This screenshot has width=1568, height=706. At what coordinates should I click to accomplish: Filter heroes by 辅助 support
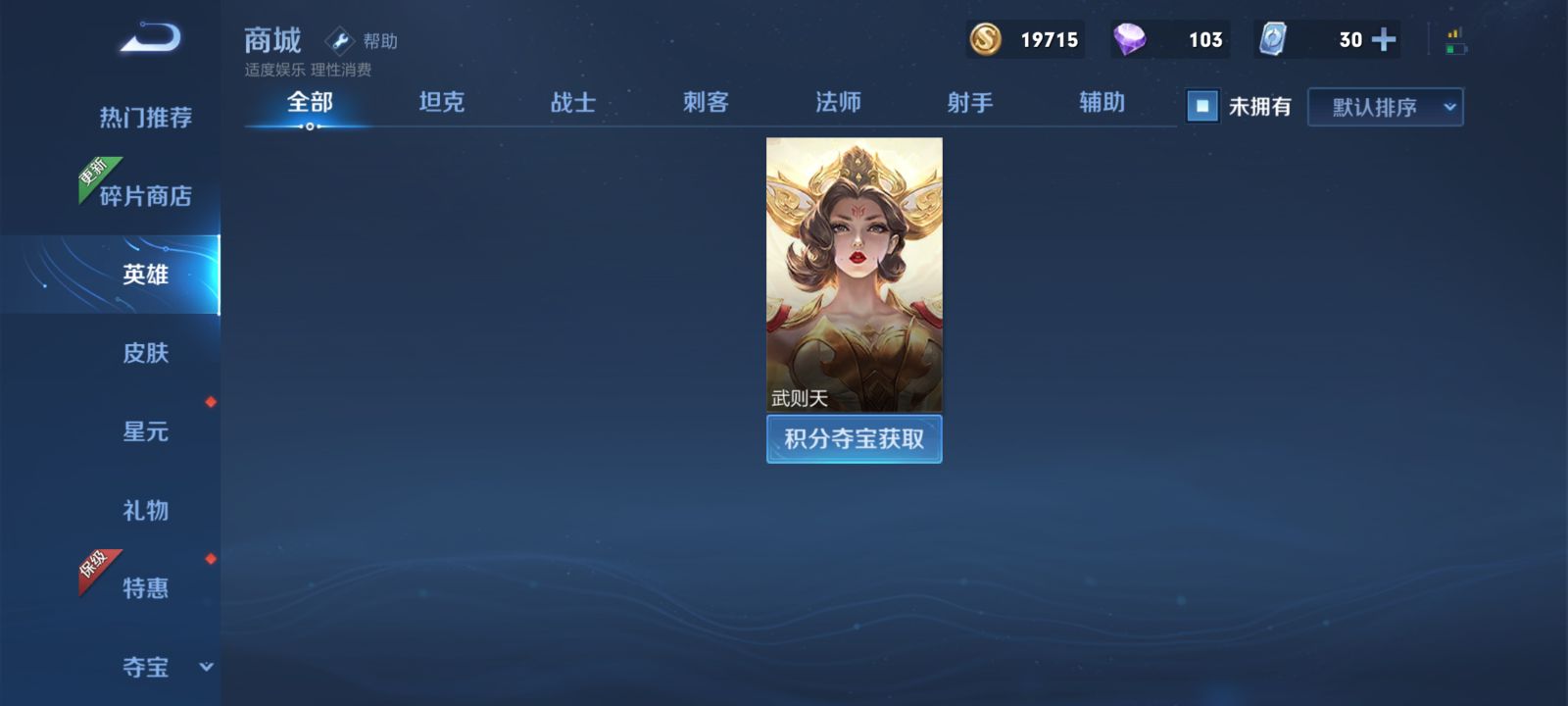[x=1102, y=102]
